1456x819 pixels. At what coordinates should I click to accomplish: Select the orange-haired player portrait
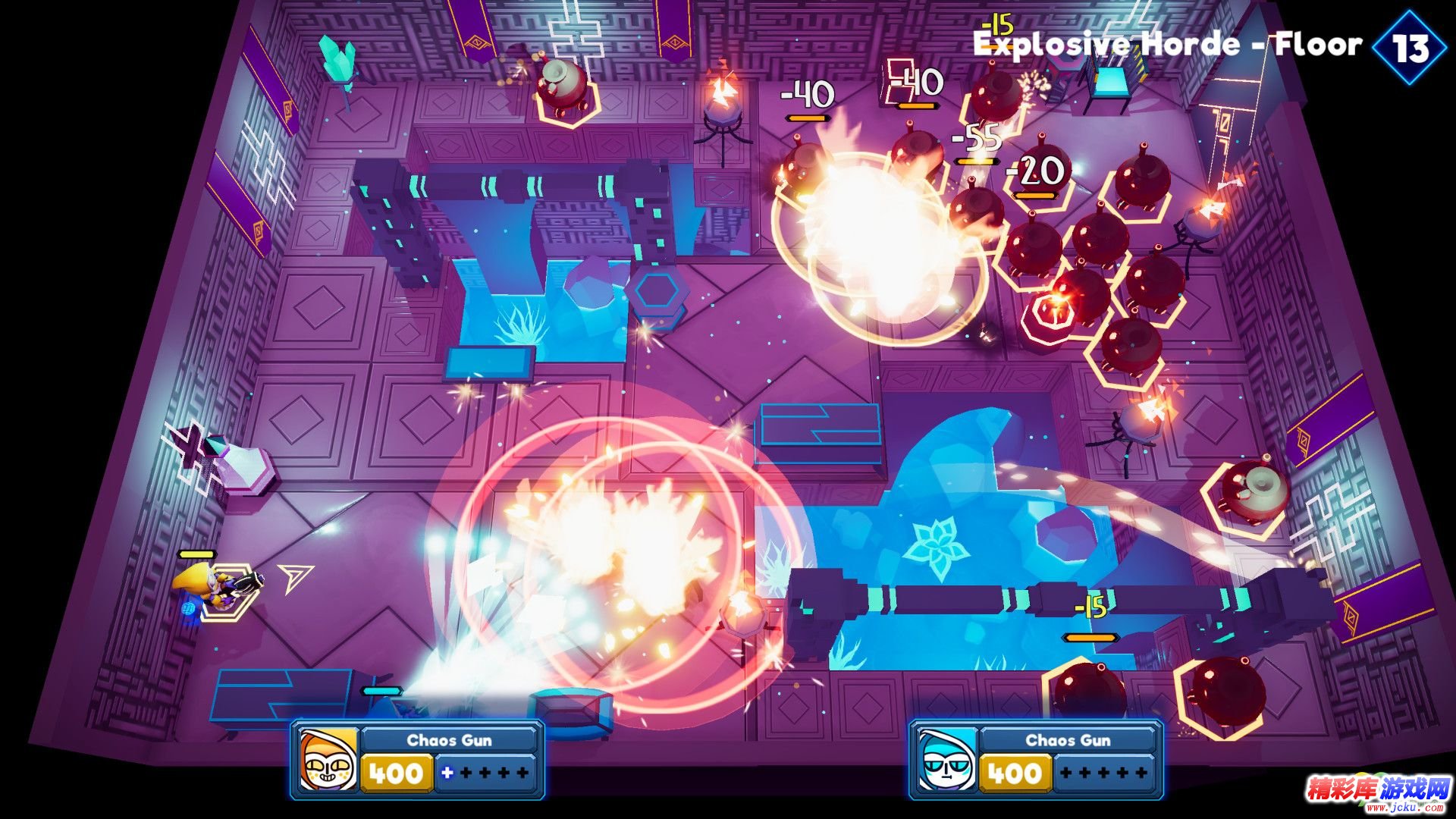pos(328,760)
